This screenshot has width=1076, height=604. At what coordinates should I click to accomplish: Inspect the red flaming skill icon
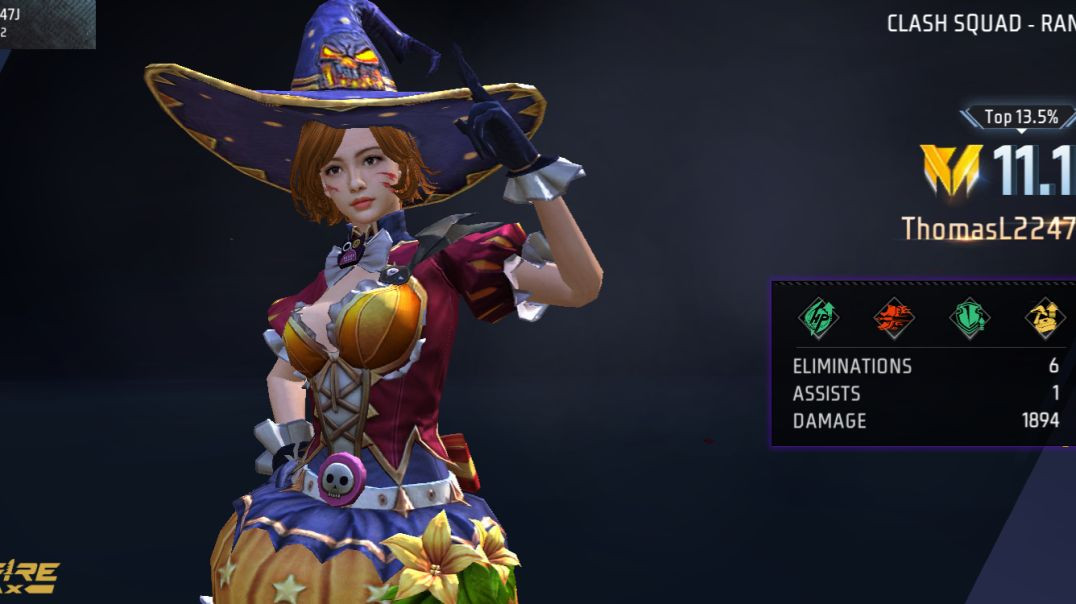(893, 318)
